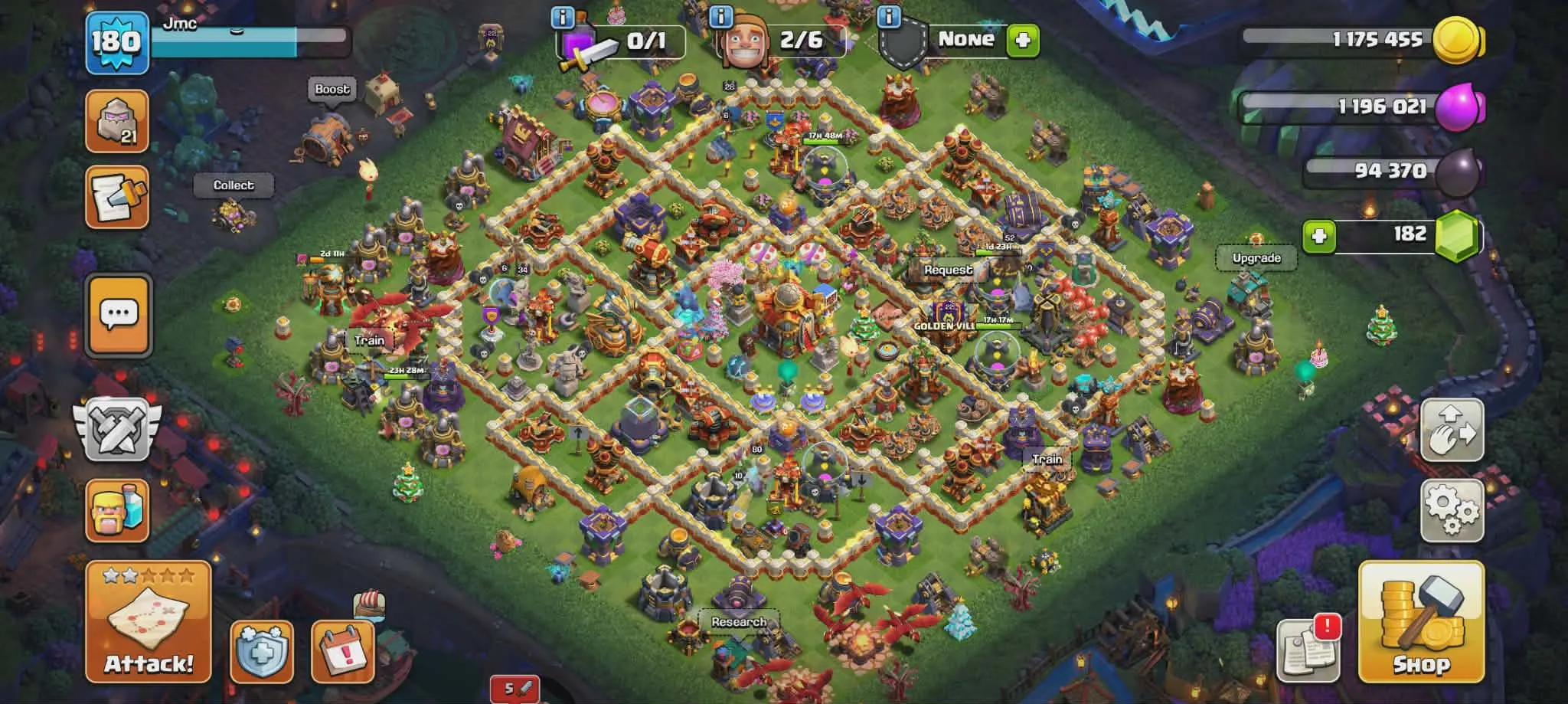1568x704 pixels.
Task: Expand the Boost option on the barracks
Action: point(332,89)
